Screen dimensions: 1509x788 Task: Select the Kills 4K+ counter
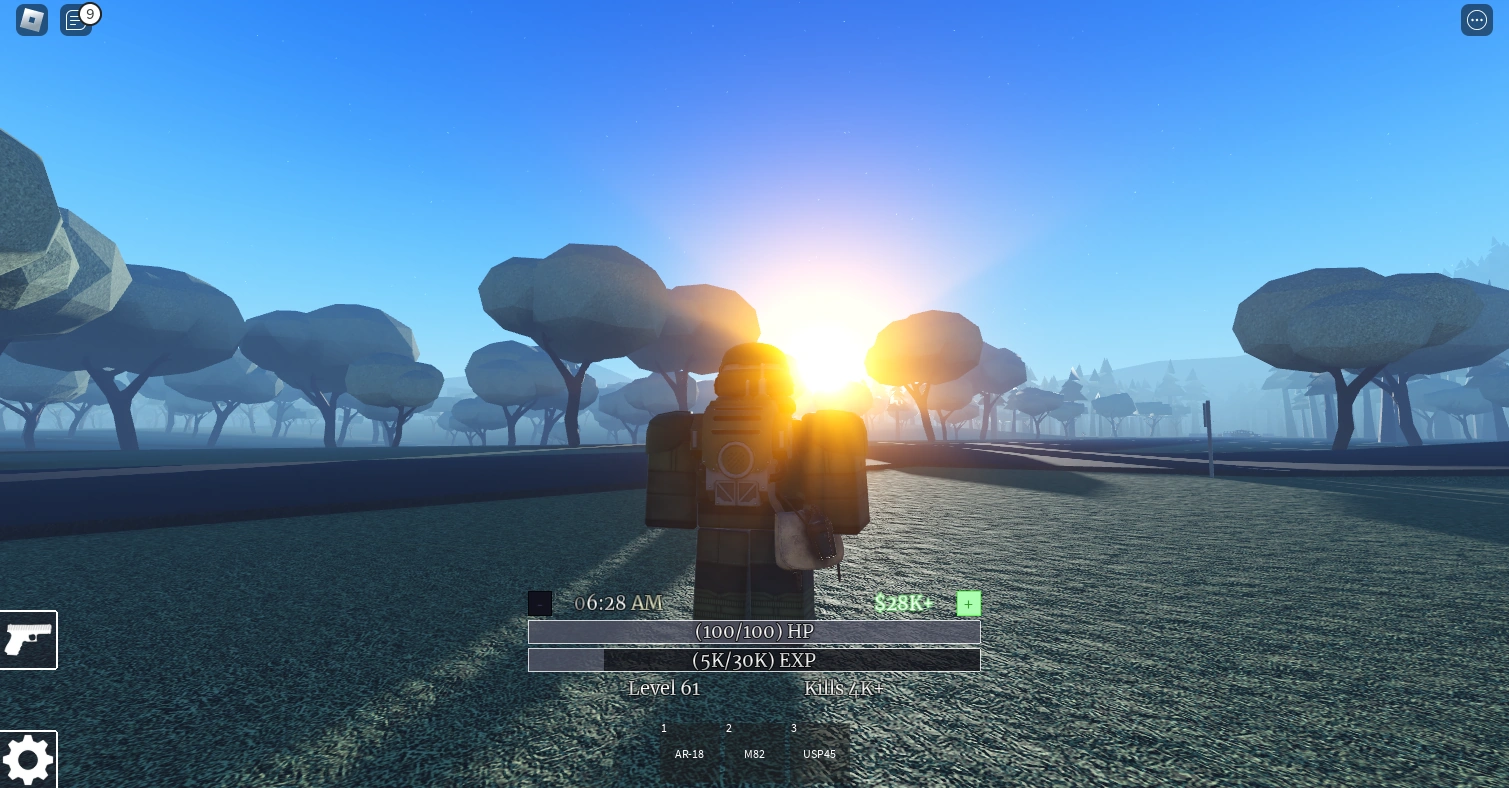click(x=843, y=688)
